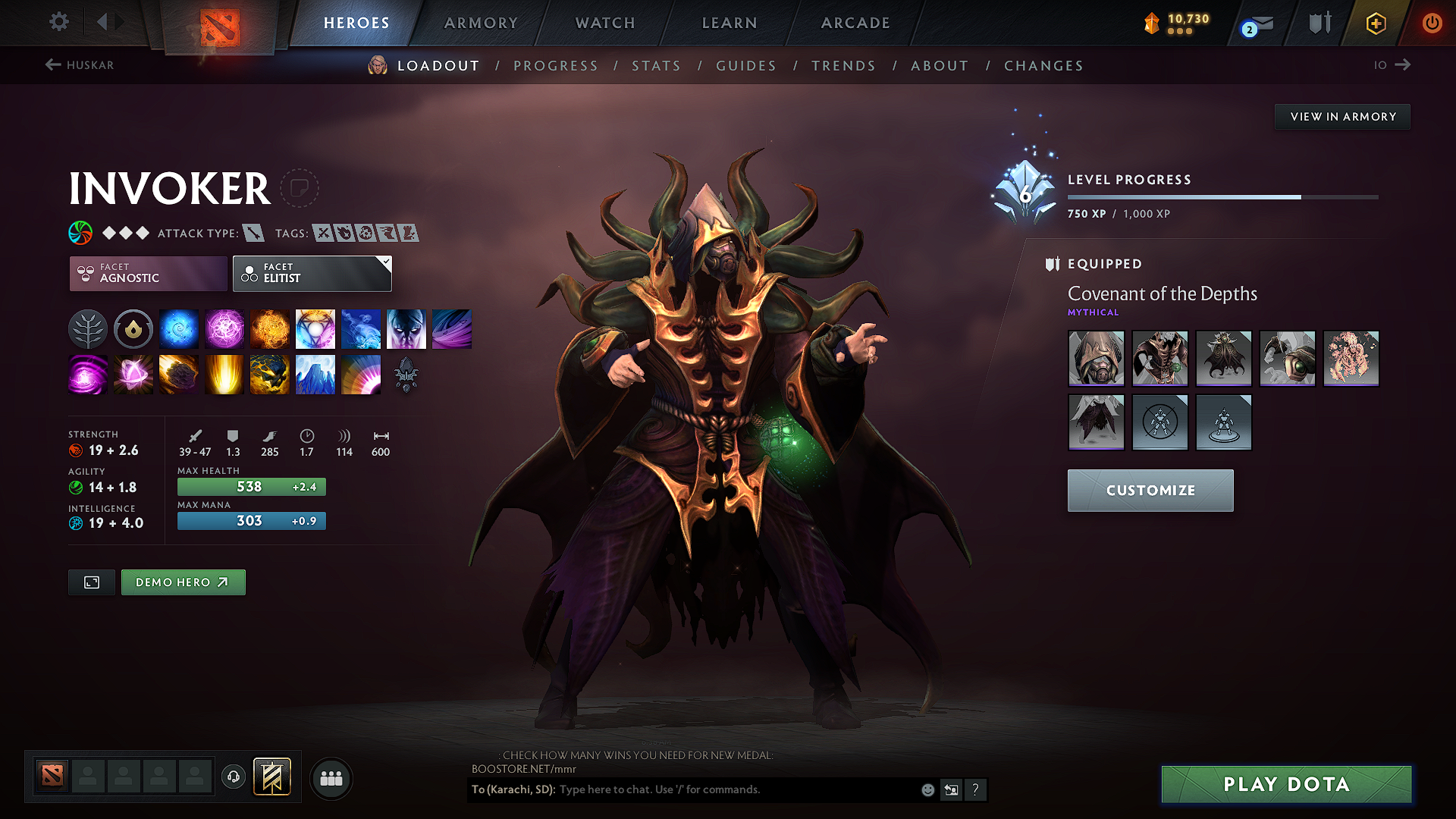Switch to the Changes section

coord(1043,66)
